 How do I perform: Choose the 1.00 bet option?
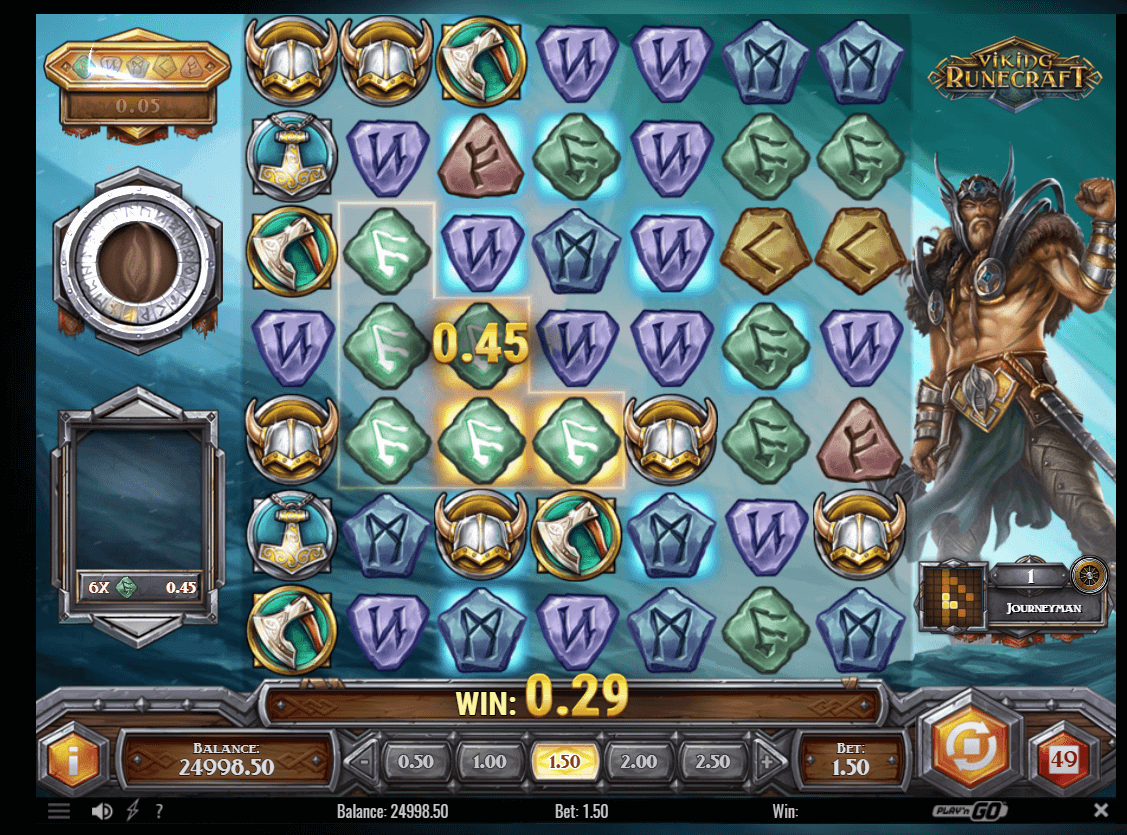tap(489, 762)
